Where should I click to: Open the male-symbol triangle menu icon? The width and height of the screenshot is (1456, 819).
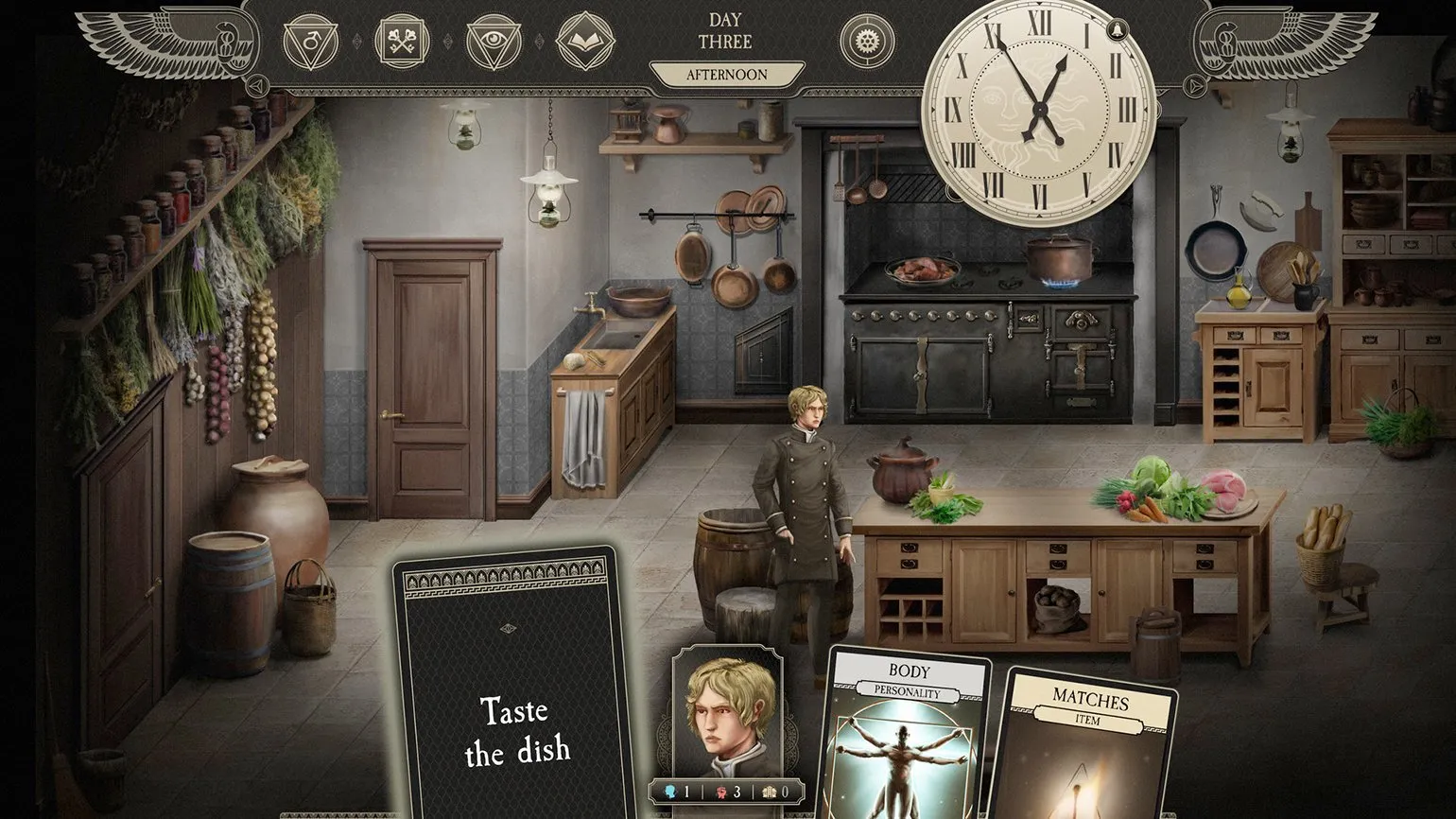click(311, 42)
